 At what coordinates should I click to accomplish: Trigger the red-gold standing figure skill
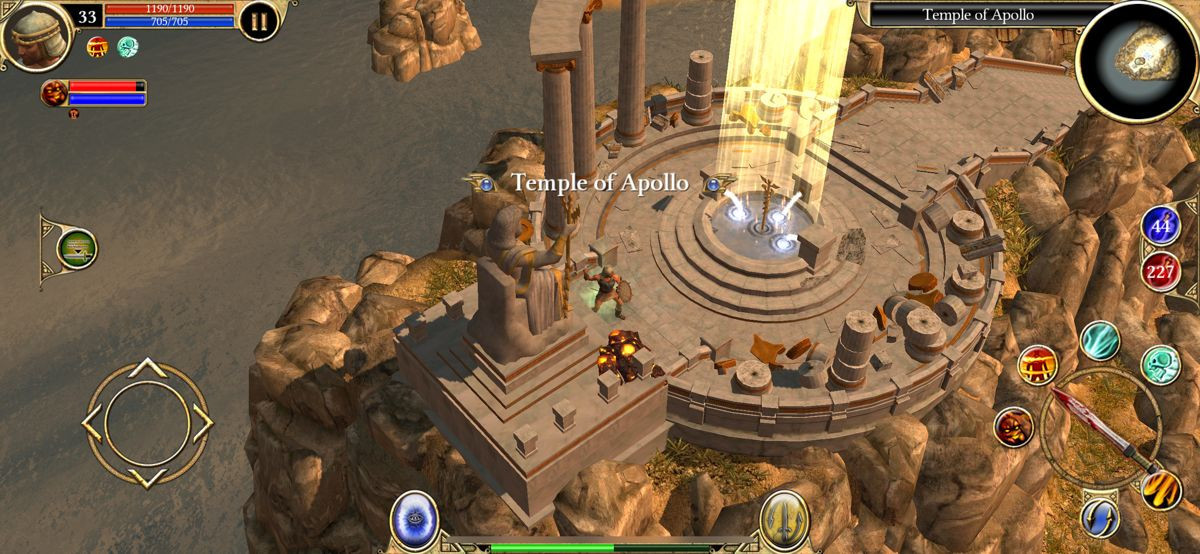tap(1038, 365)
